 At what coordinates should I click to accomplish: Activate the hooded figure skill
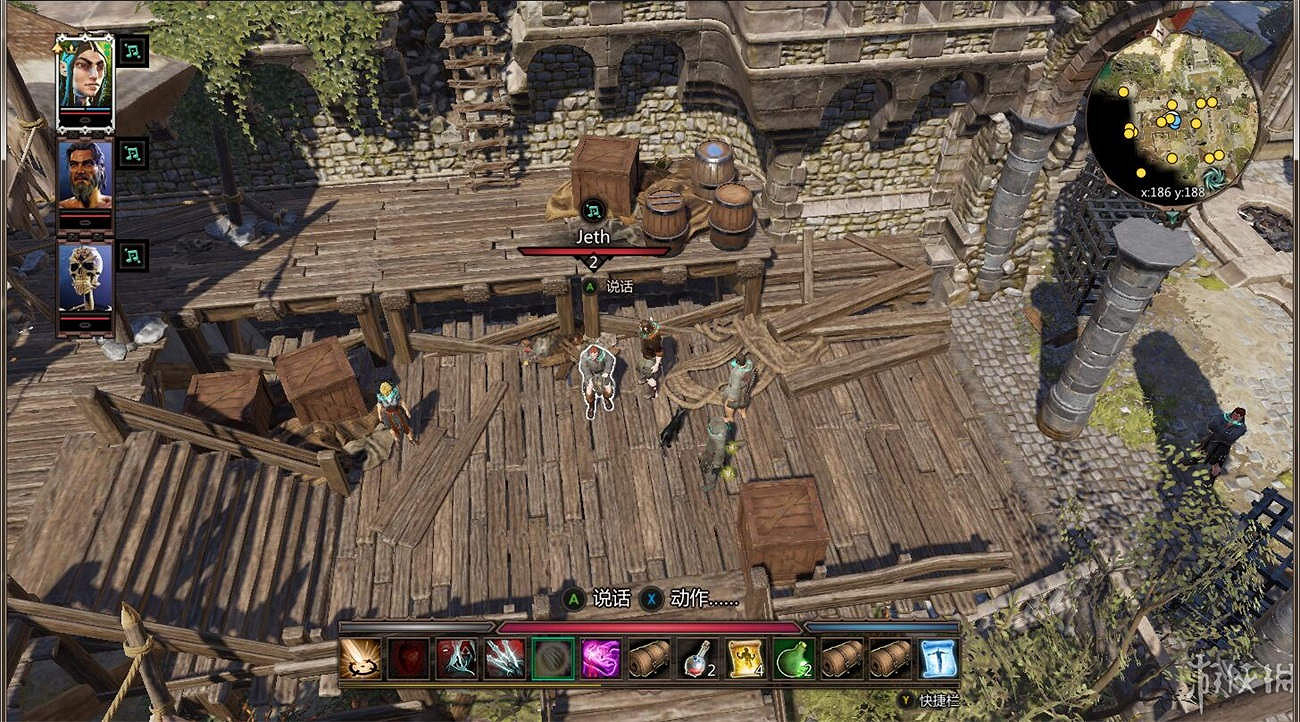tap(456, 659)
